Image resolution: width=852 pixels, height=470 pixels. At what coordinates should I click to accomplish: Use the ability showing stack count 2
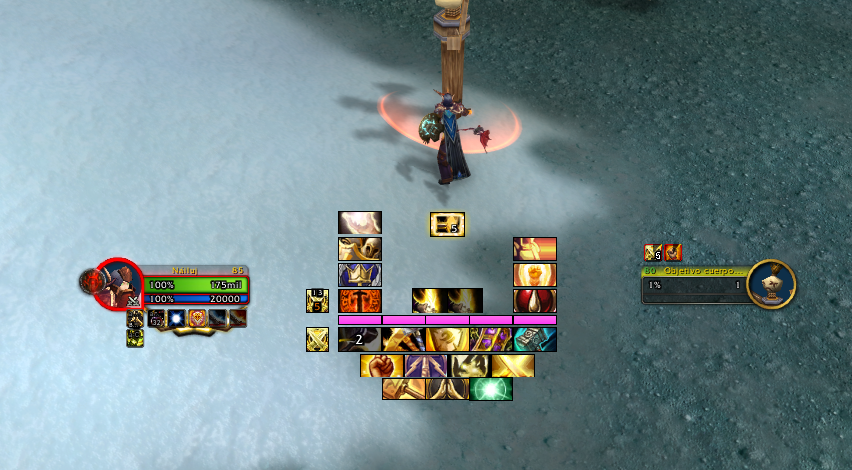pos(359,340)
